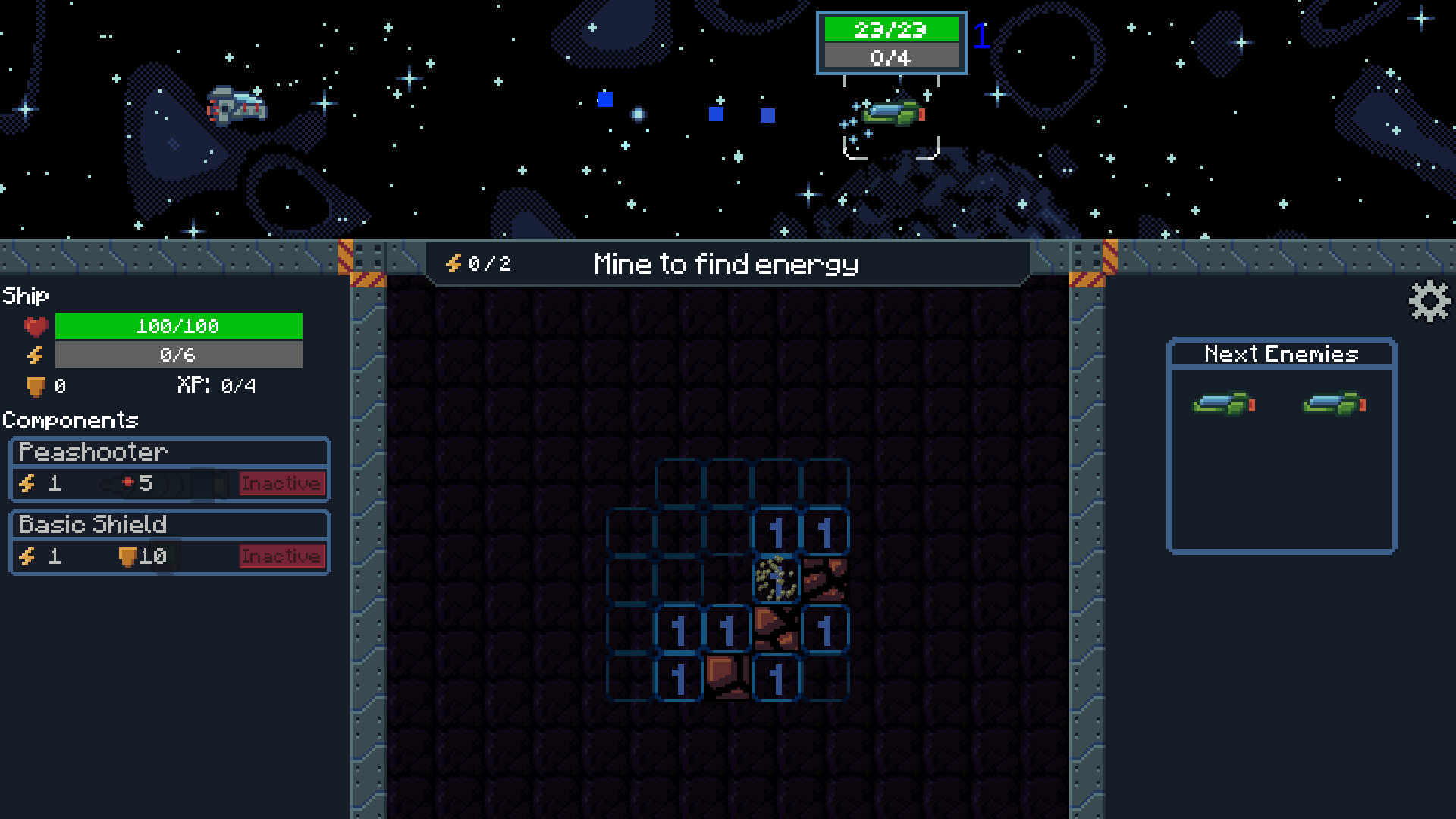Select the Peashooter energy lightning icon
Screen dimensions: 1456x819
click(28, 484)
